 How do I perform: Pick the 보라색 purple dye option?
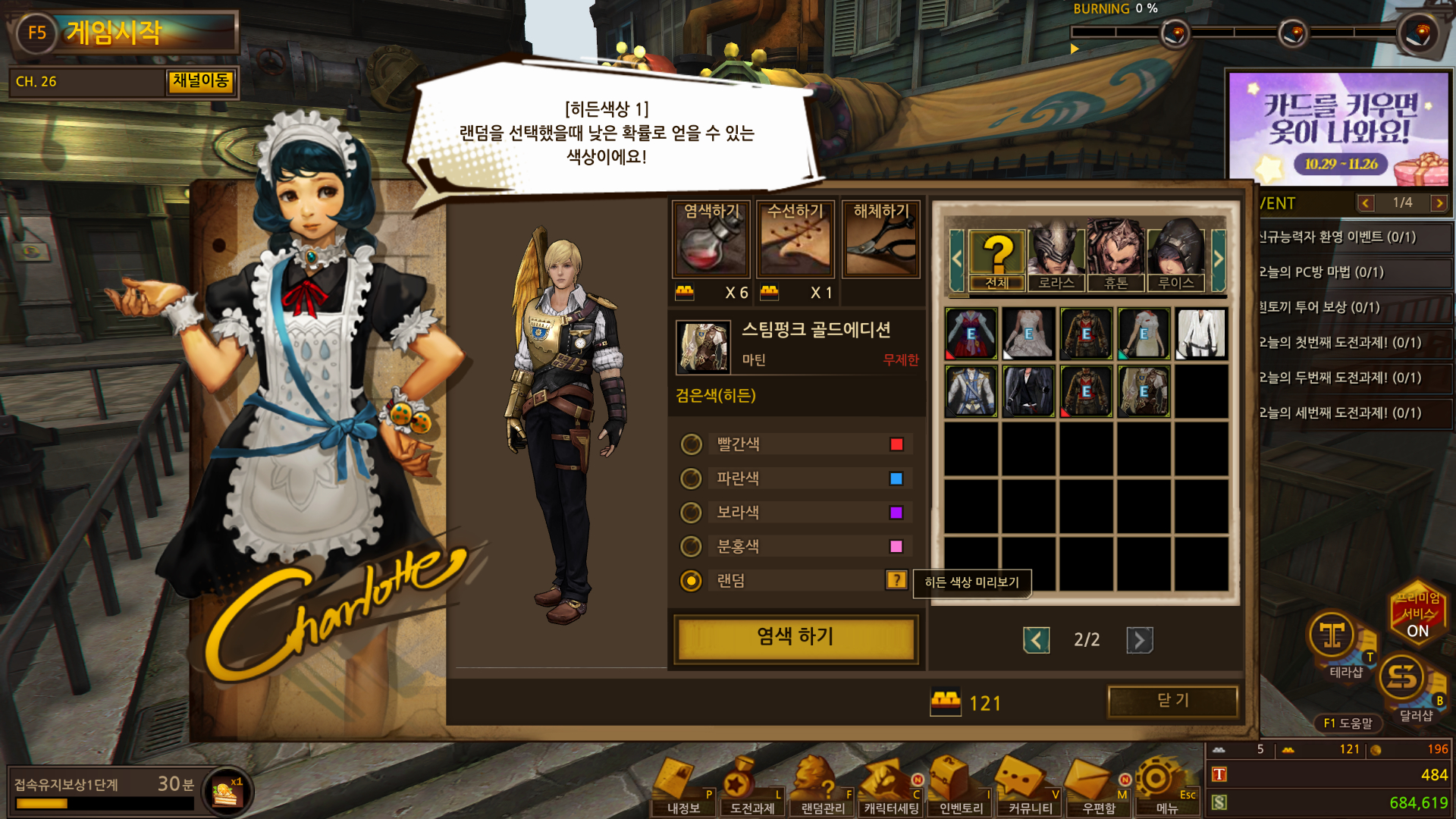coord(691,513)
